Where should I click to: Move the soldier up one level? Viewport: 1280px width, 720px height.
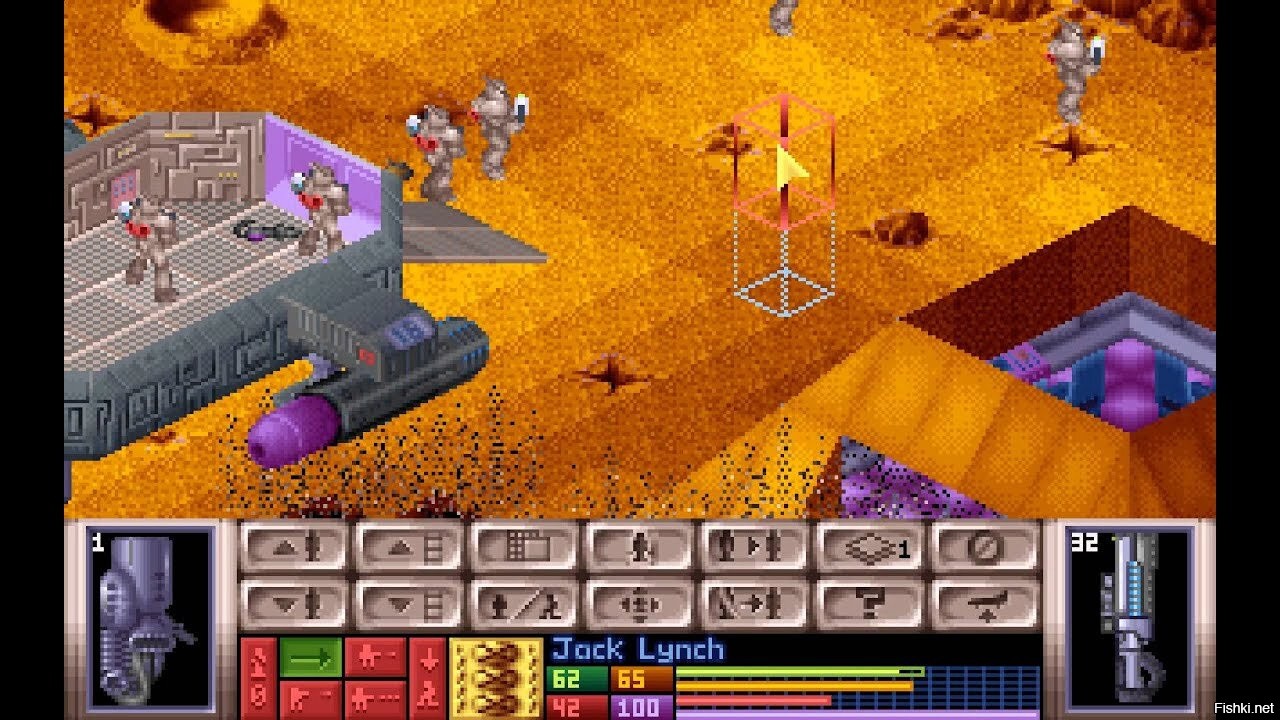click(x=294, y=547)
